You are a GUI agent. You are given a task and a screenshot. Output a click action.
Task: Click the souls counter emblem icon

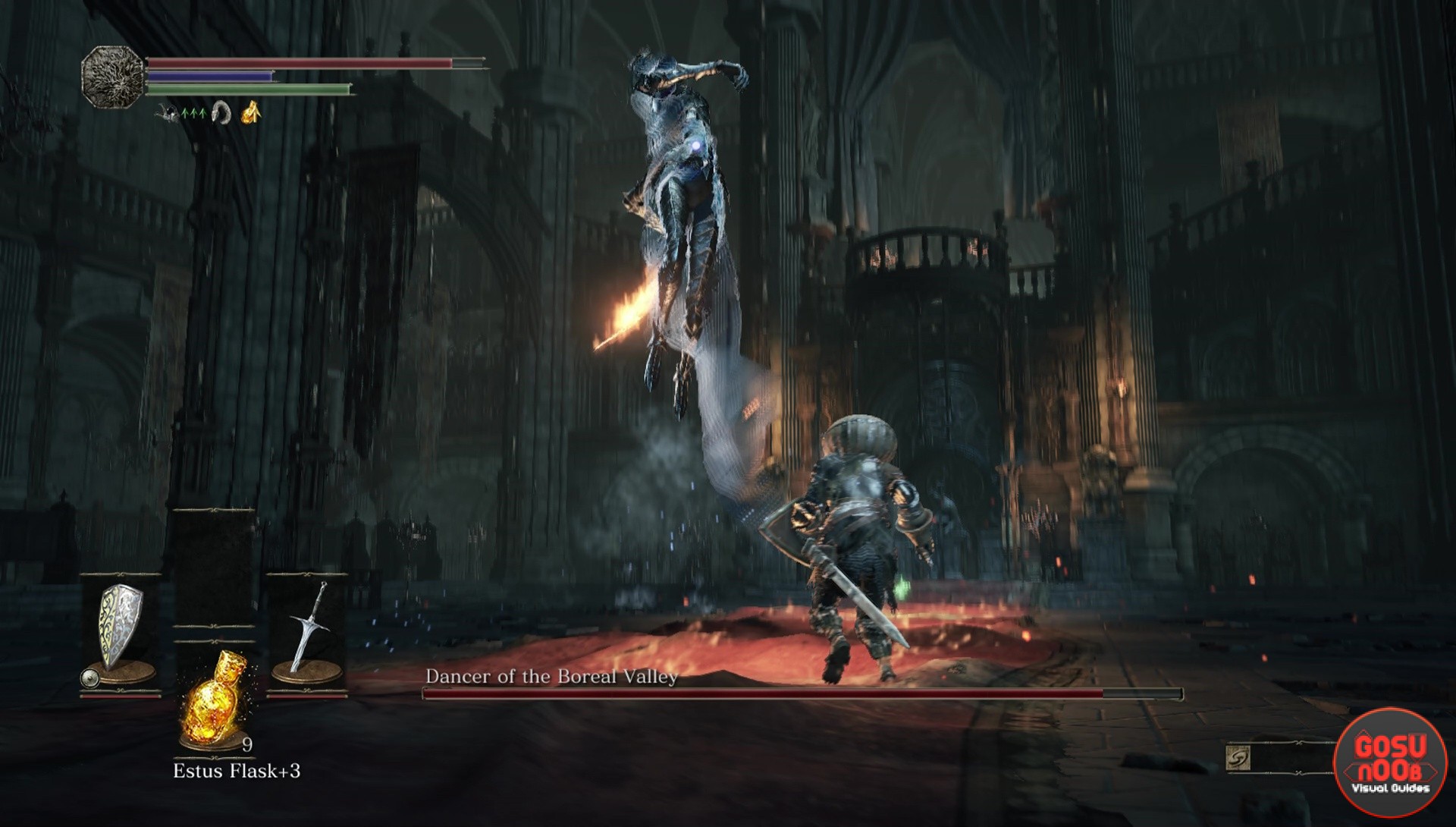coord(1238,758)
